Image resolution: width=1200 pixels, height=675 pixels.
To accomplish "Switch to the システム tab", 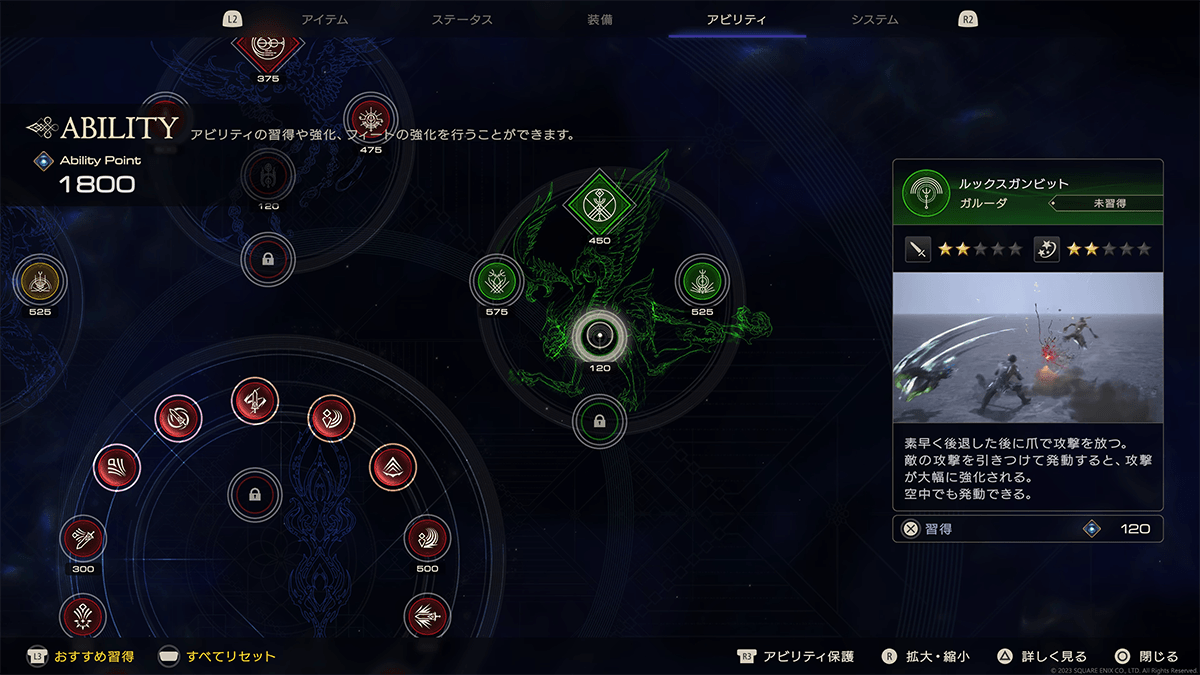I will [874, 19].
